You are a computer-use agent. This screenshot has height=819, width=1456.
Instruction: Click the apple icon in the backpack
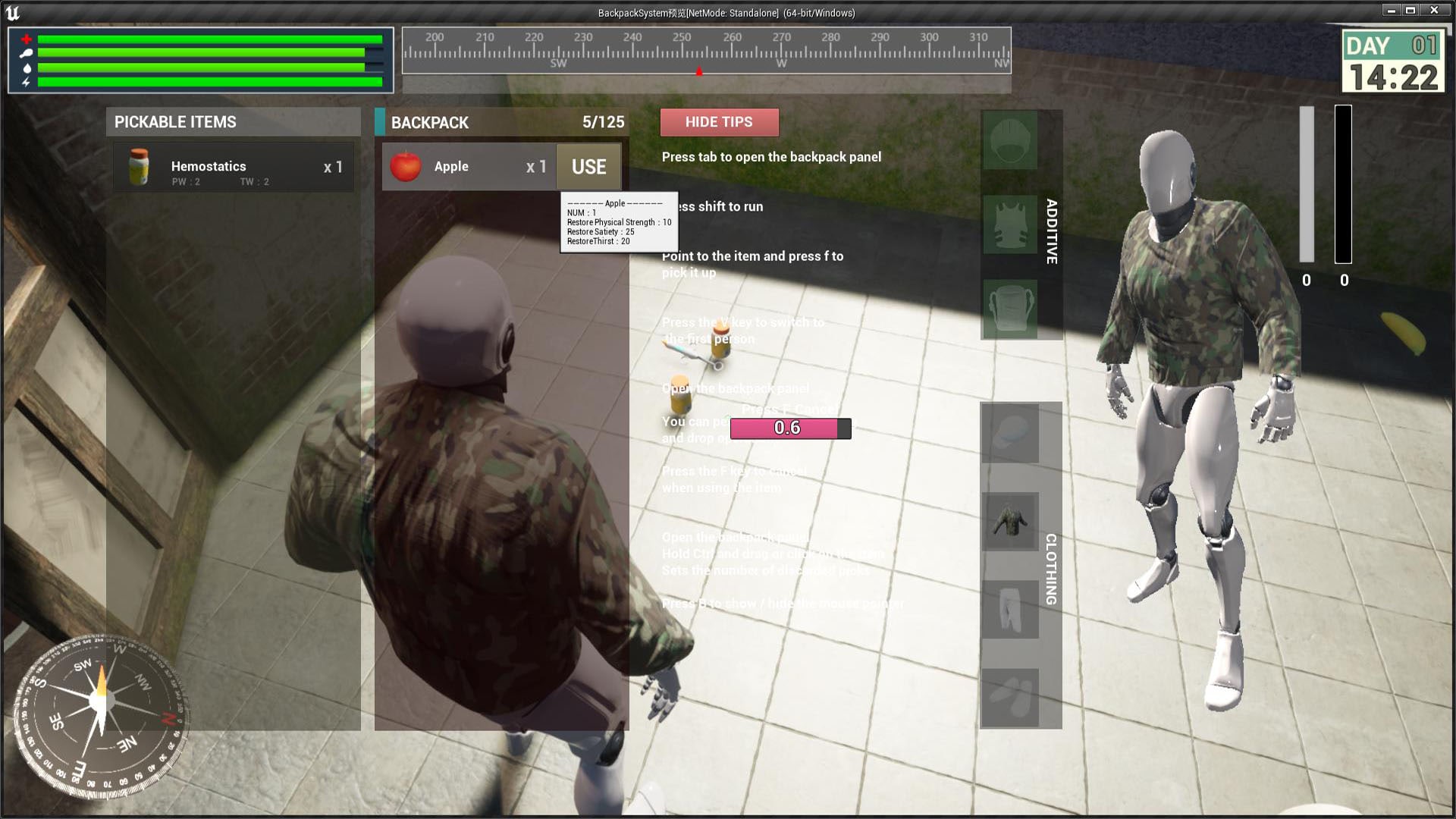(x=406, y=167)
